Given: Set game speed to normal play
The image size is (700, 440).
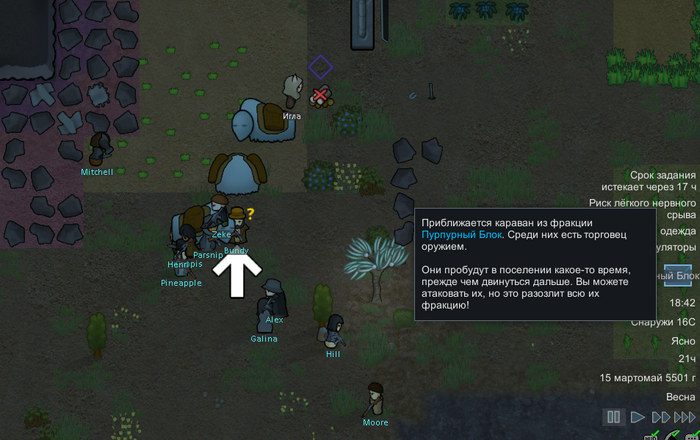Looking at the screenshot, I should pos(637,417).
